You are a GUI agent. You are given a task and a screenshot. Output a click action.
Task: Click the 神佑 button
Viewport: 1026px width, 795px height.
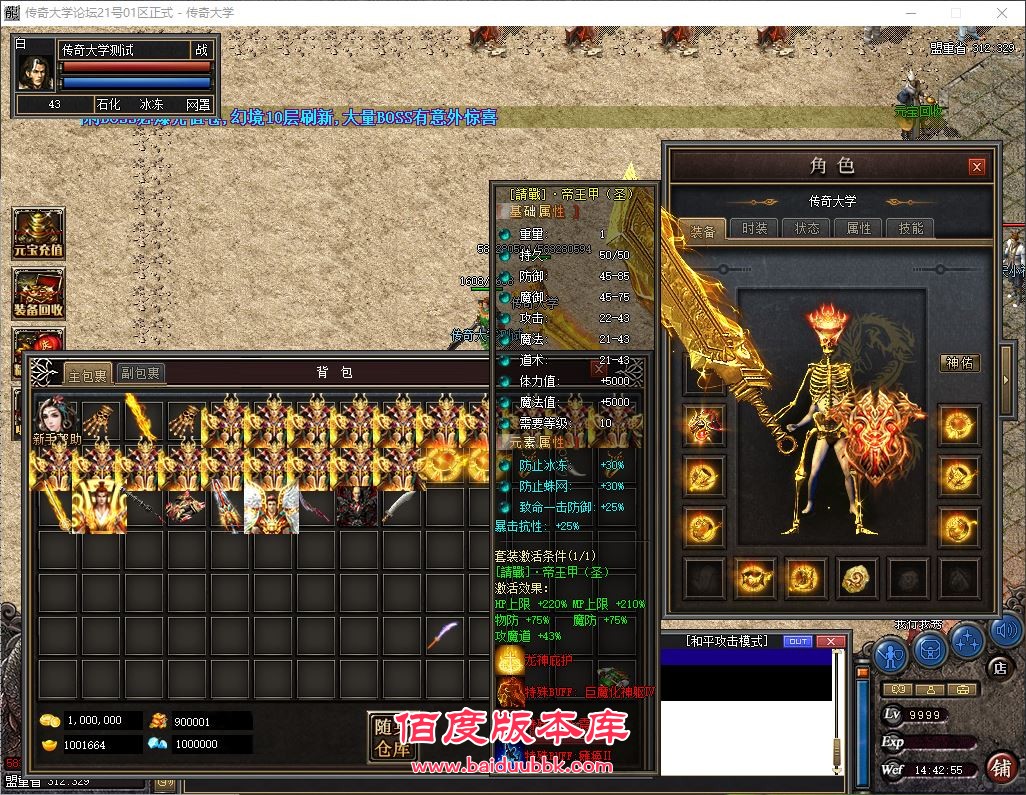point(959,362)
